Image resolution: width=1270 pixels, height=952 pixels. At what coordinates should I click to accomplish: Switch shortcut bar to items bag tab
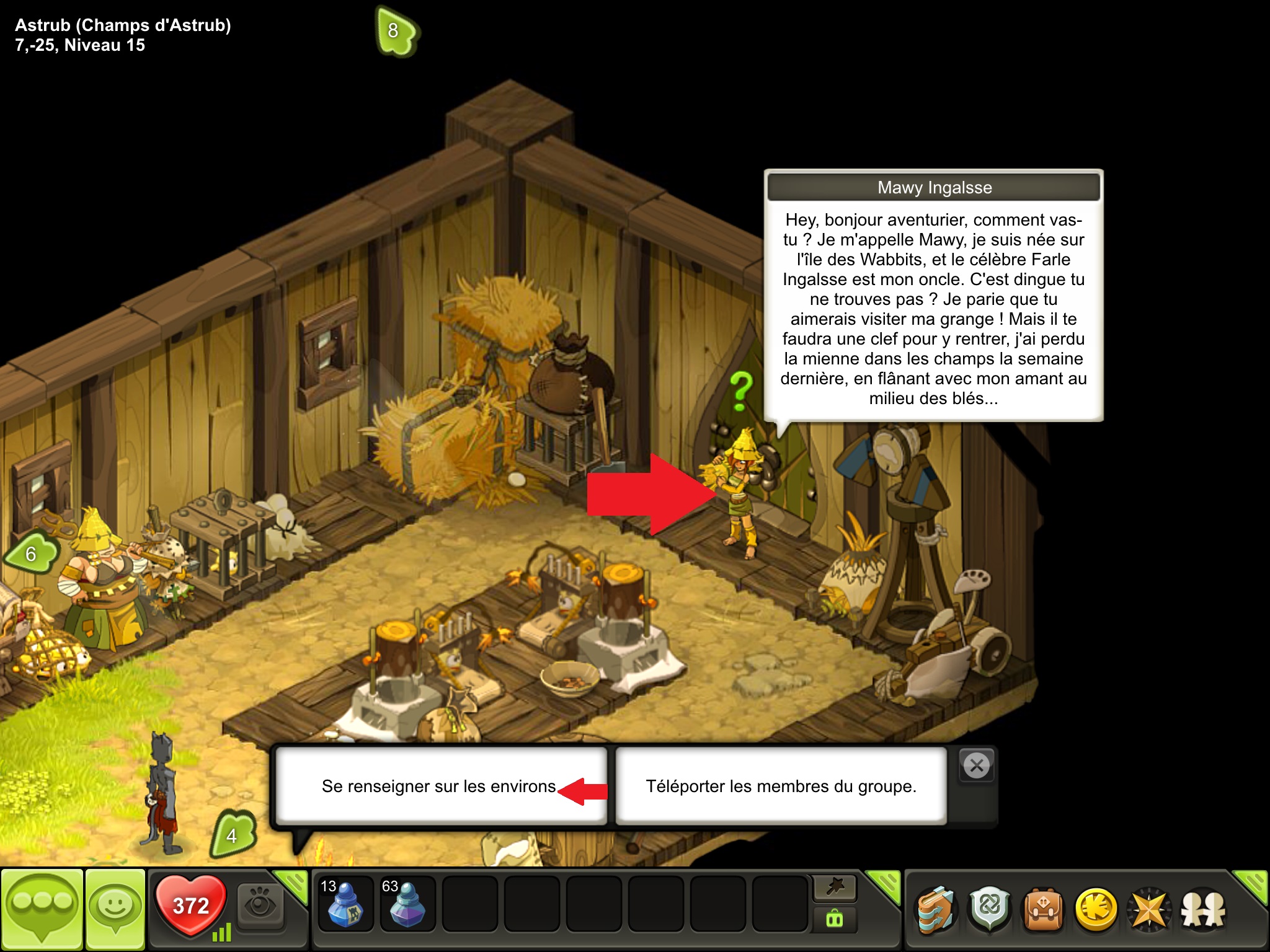pos(835,919)
